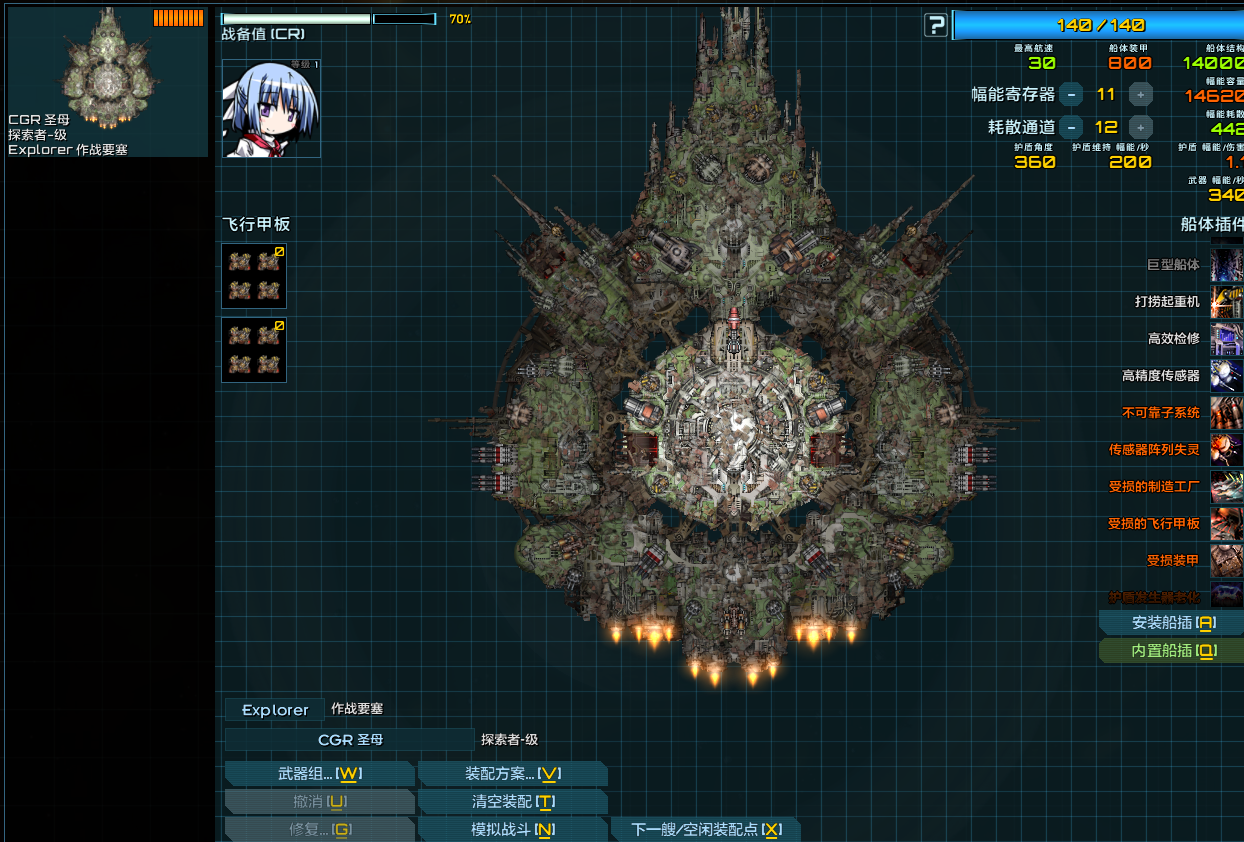This screenshot has height=842, width=1244.
Task: Click 清空装配 to strip the loadout
Action: pos(512,802)
